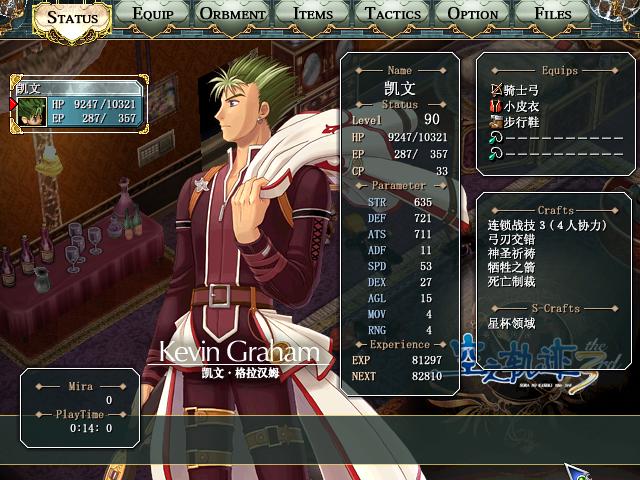
Task: Choose the 星杯领域 S-Craft
Action: 512,324
